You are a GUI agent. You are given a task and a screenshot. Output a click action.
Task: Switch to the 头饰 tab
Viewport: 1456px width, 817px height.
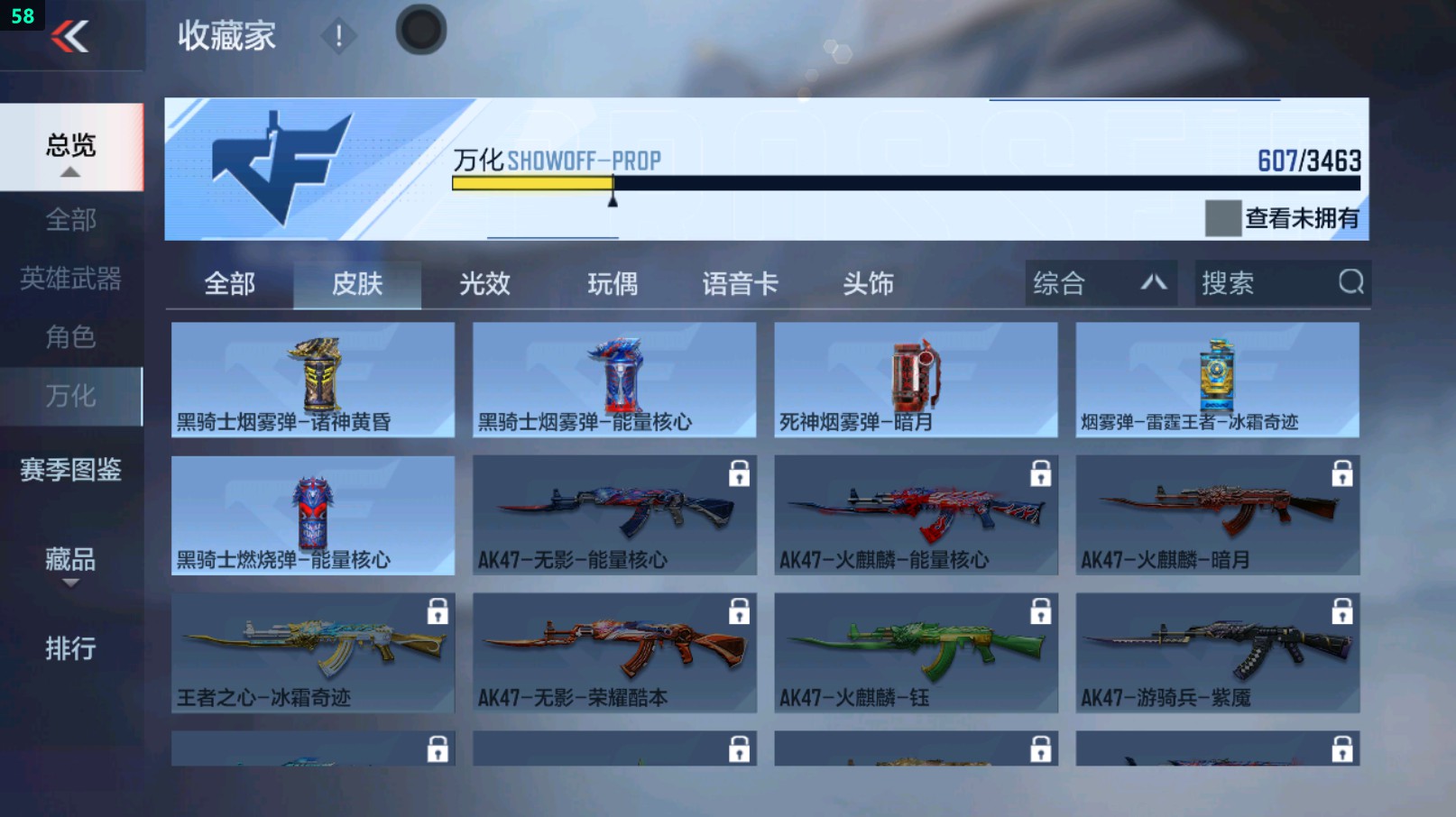(868, 283)
